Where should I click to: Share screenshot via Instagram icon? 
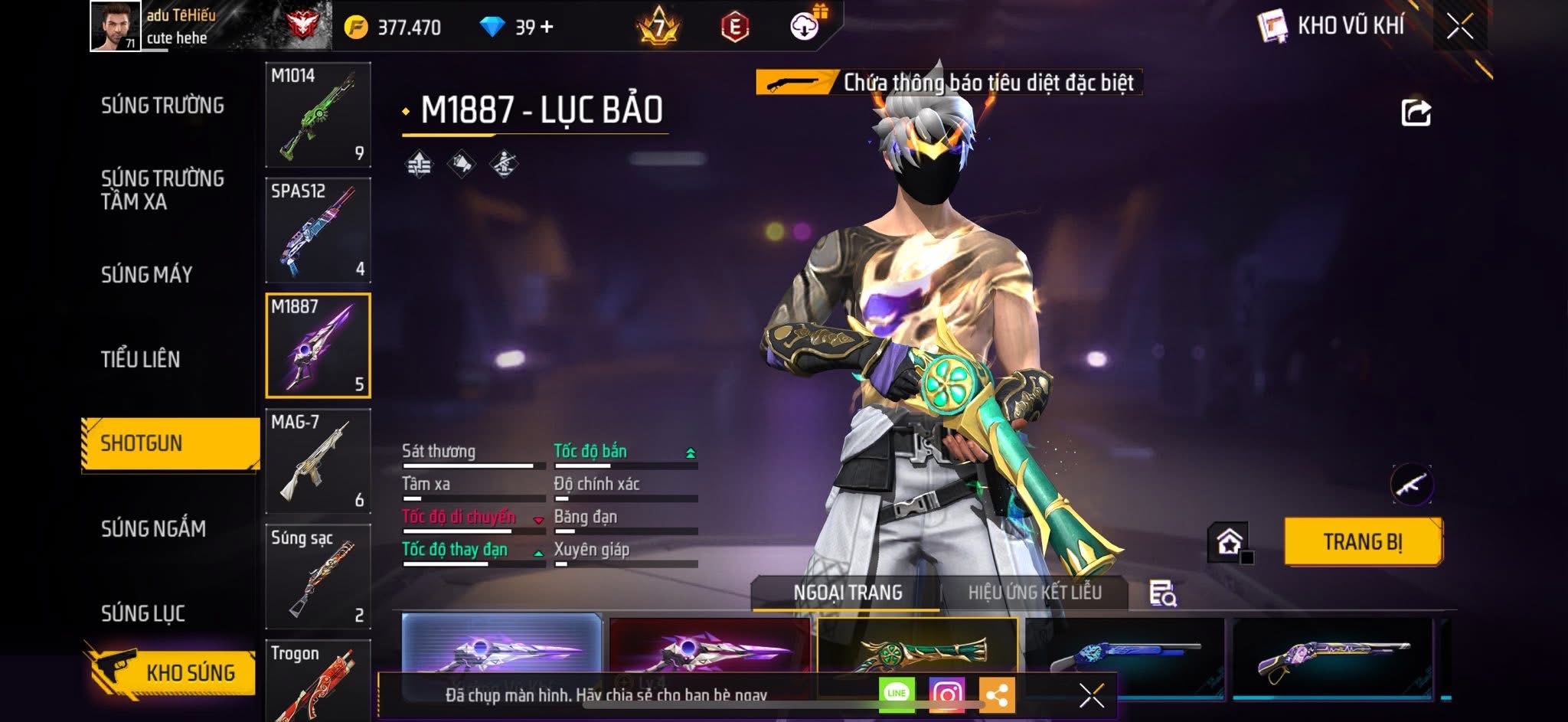click(x=946, y=694)
